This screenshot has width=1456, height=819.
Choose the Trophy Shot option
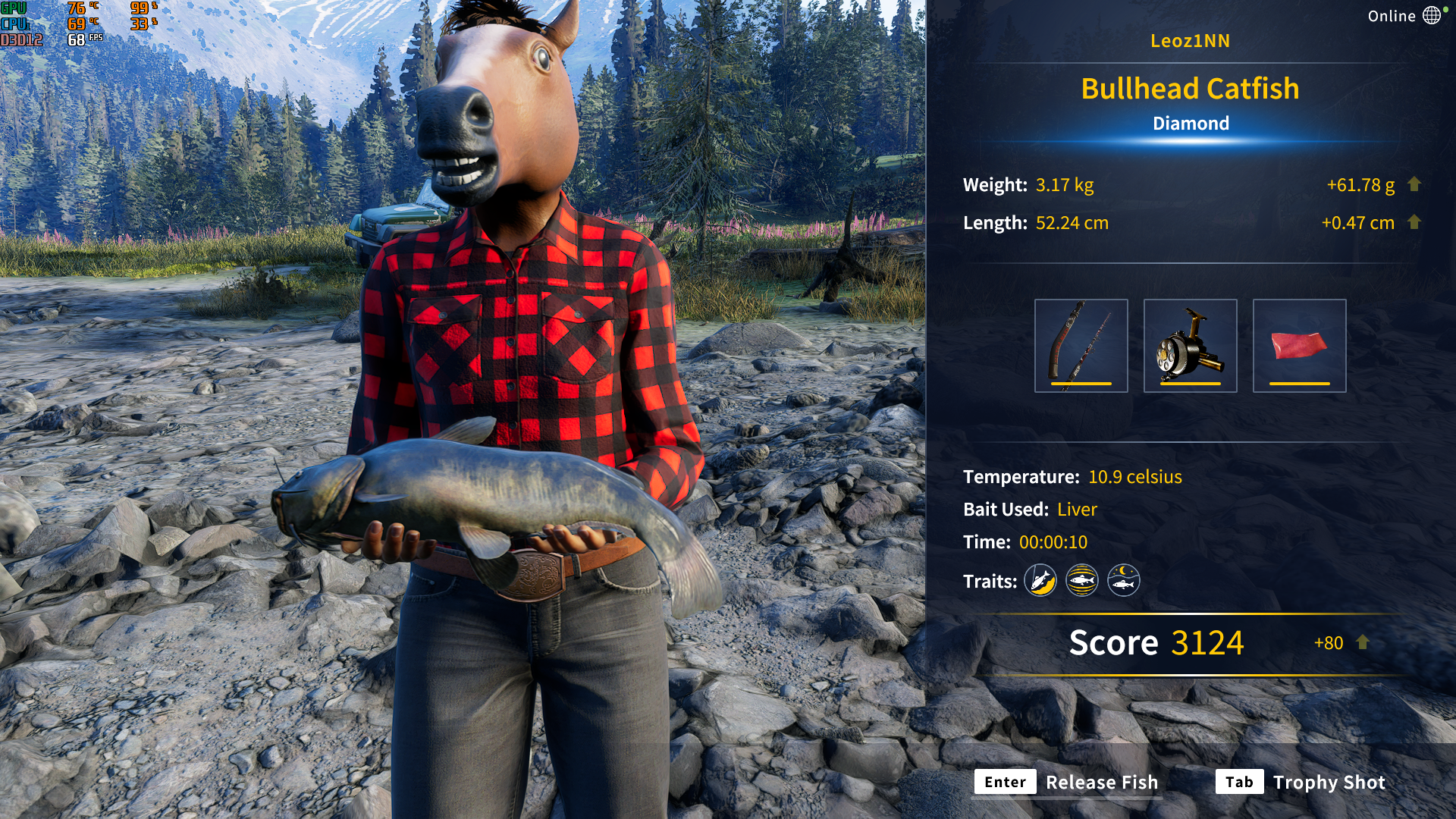pyautogui.click(x=1329, y=782)
